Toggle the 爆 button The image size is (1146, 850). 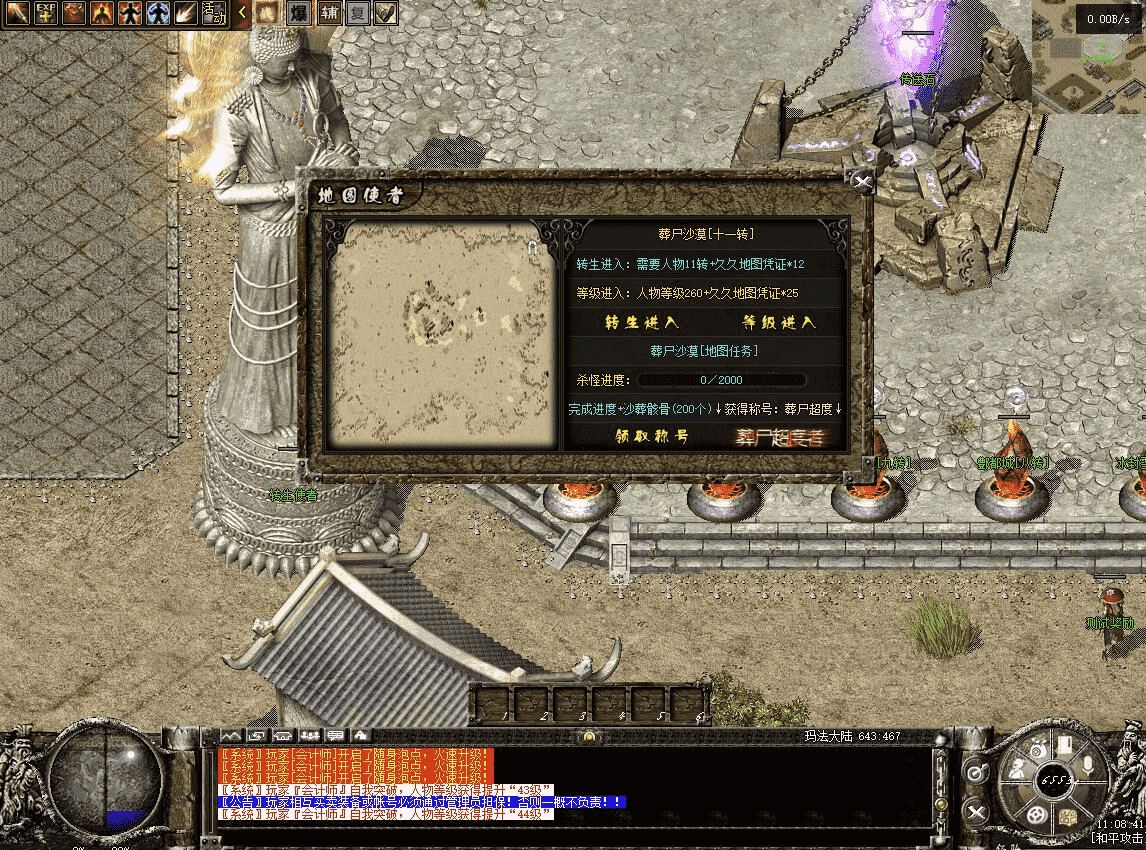click(298, 13)
